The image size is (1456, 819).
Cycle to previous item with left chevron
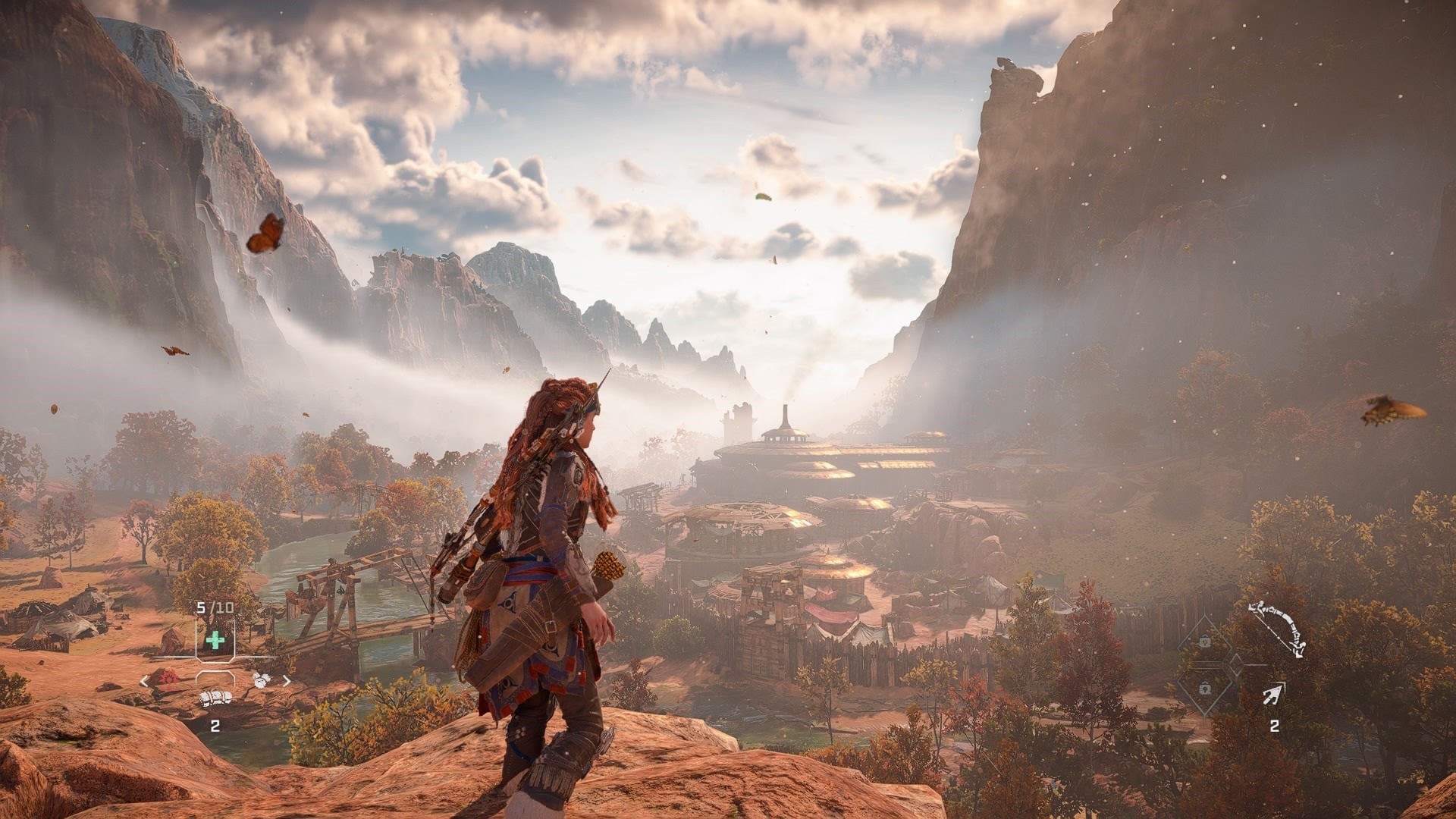(143, 681)
